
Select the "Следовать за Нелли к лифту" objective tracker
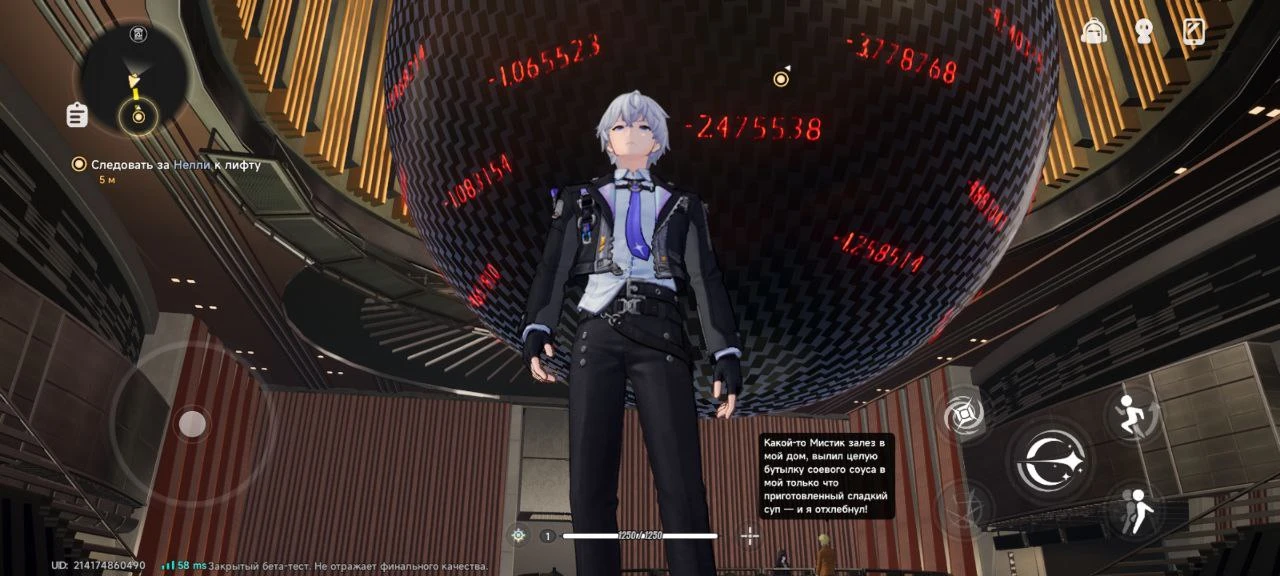pos(175,165)
